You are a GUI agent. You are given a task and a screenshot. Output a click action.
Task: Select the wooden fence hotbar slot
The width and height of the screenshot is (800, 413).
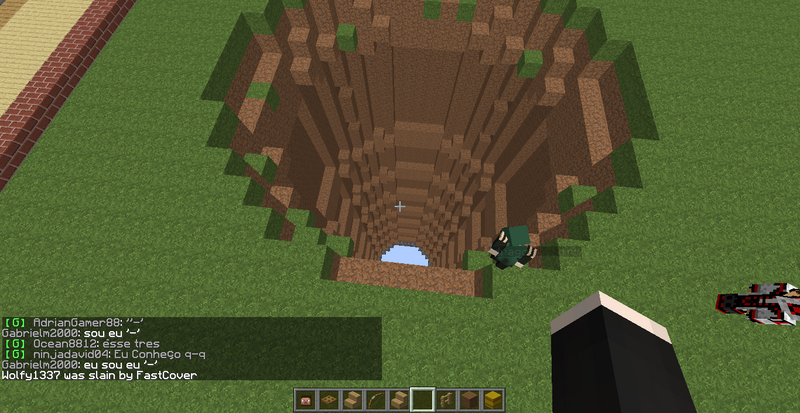coord(446,400)
